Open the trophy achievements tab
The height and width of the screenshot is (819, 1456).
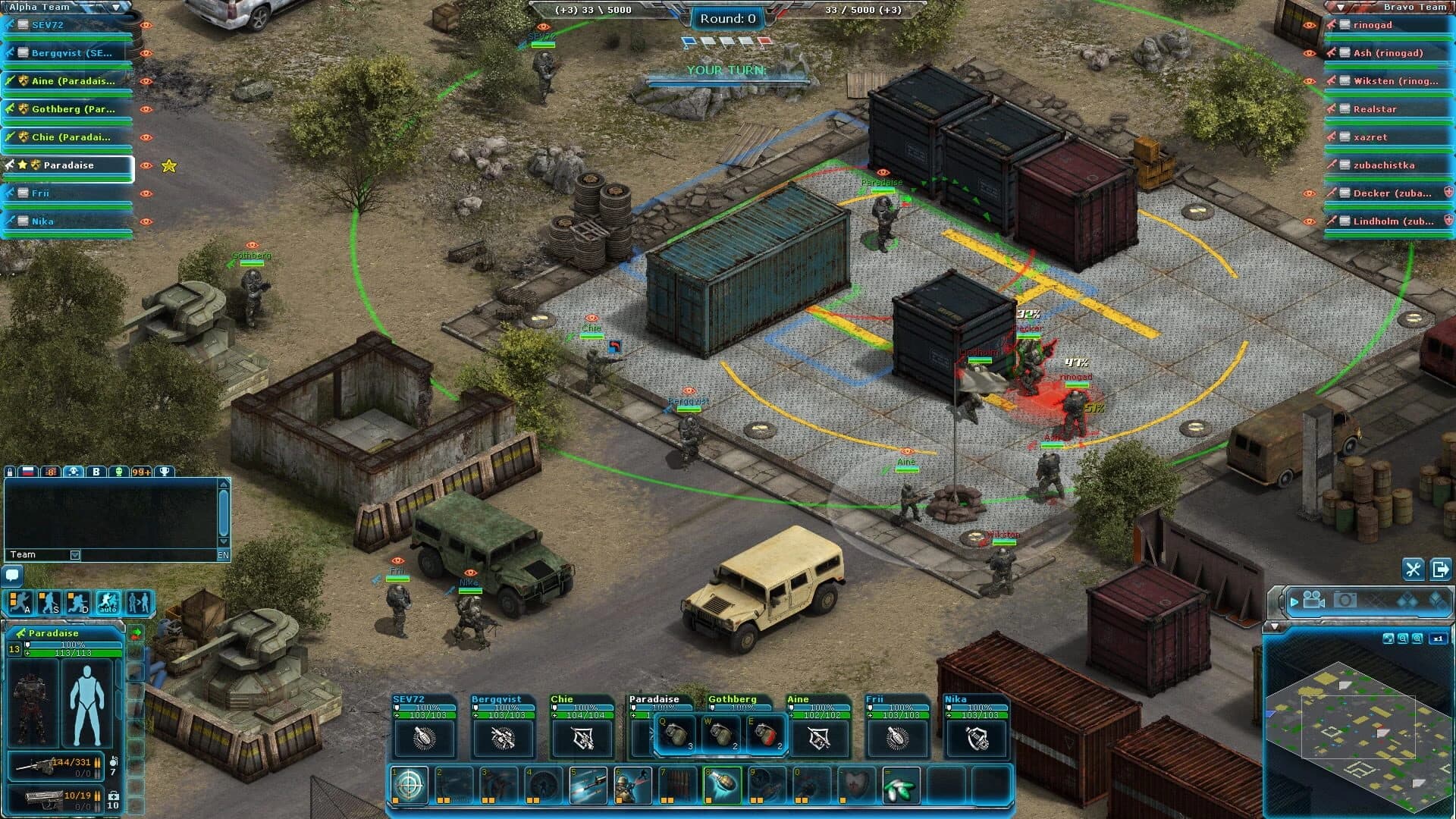[165, 471]
